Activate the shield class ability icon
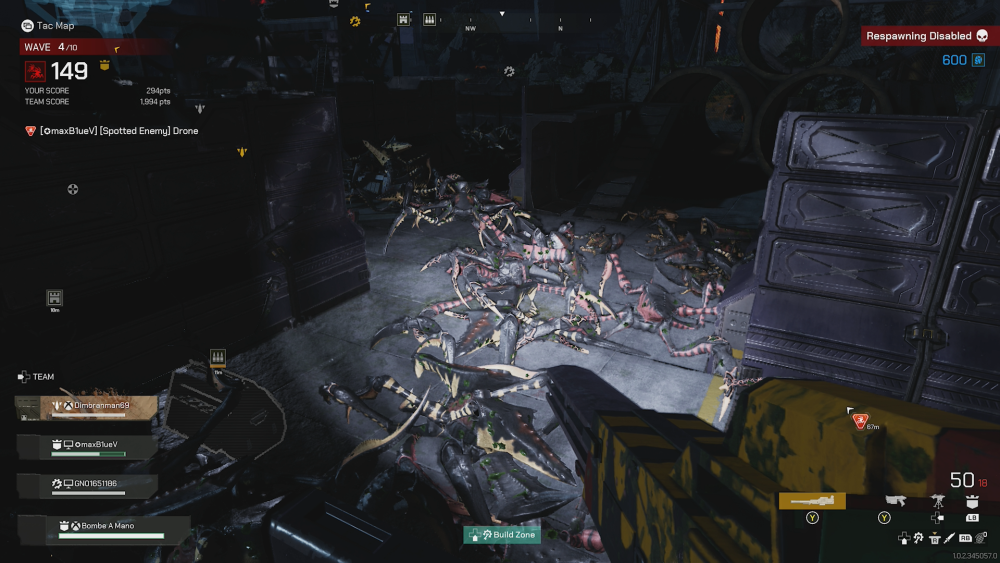Screen dimensions: 1000x563 [970, 500]
